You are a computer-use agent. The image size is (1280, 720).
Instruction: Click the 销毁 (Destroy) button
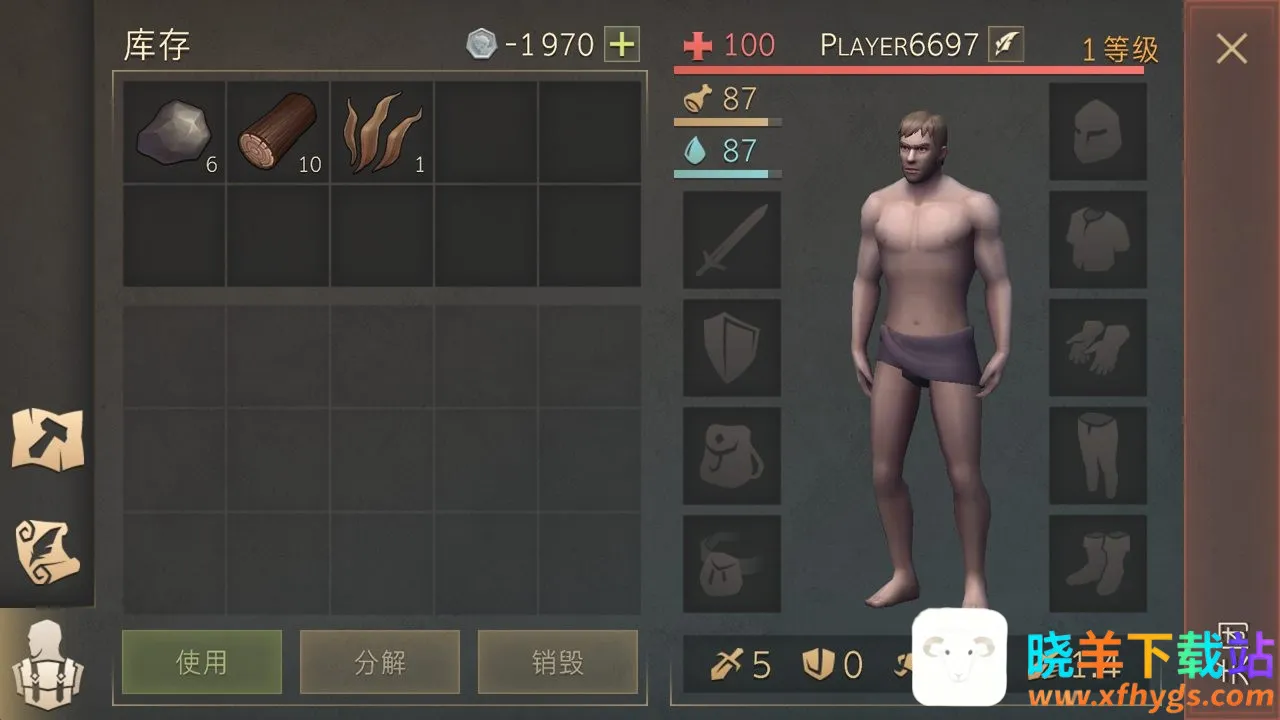tap(557, 662)
